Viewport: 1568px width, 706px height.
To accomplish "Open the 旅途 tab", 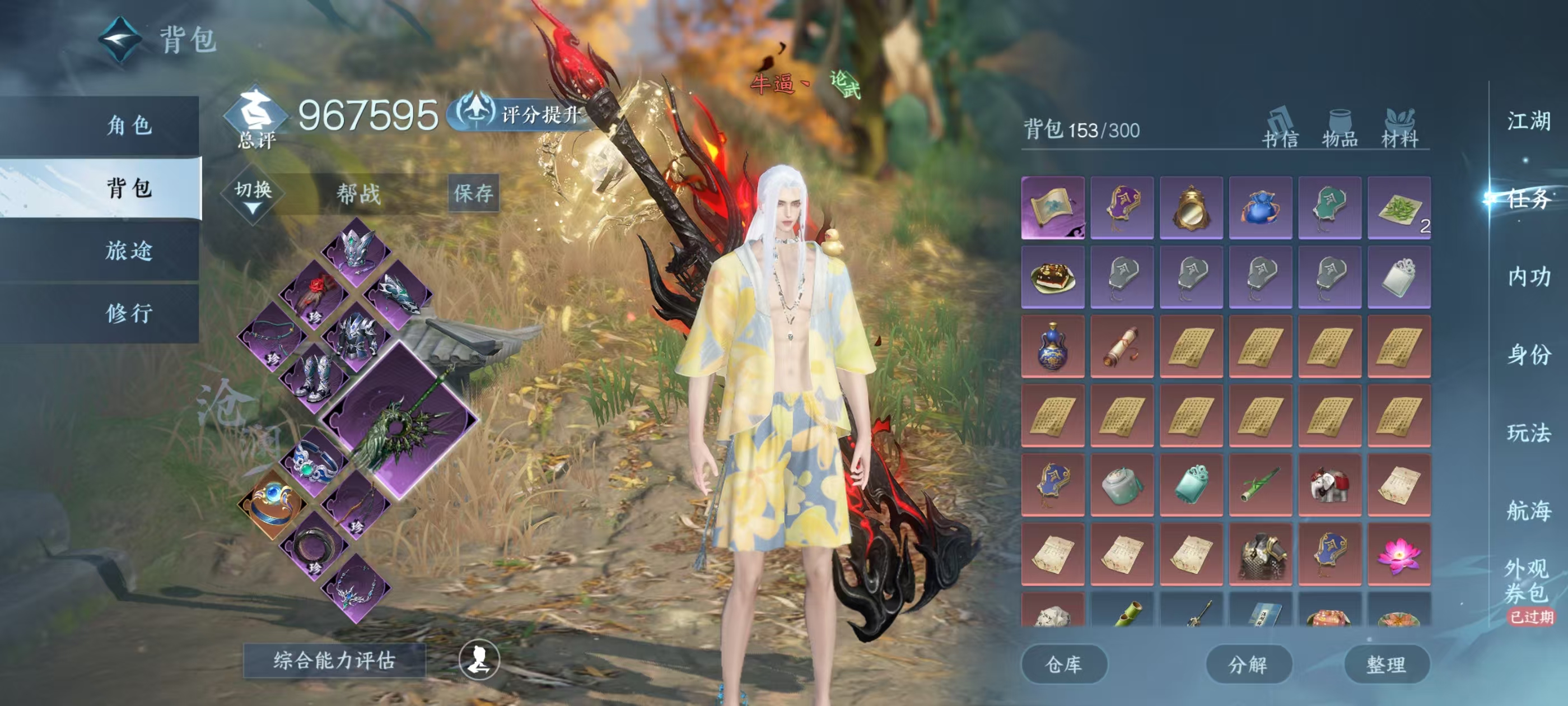I will click(x=129, y=250).
